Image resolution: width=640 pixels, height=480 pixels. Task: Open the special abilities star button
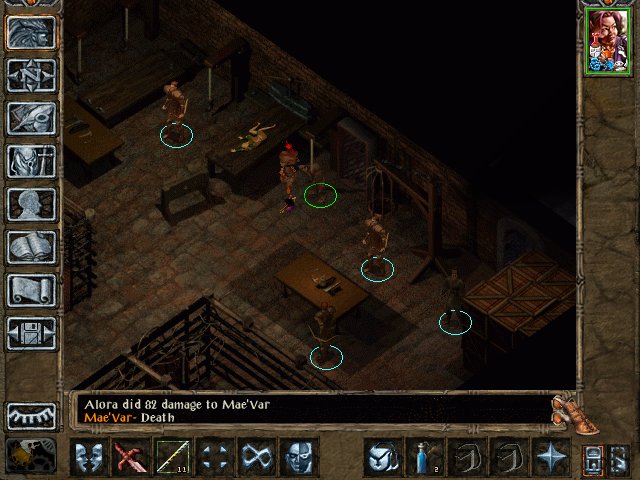pyautogui.click(x=549, y=458)
